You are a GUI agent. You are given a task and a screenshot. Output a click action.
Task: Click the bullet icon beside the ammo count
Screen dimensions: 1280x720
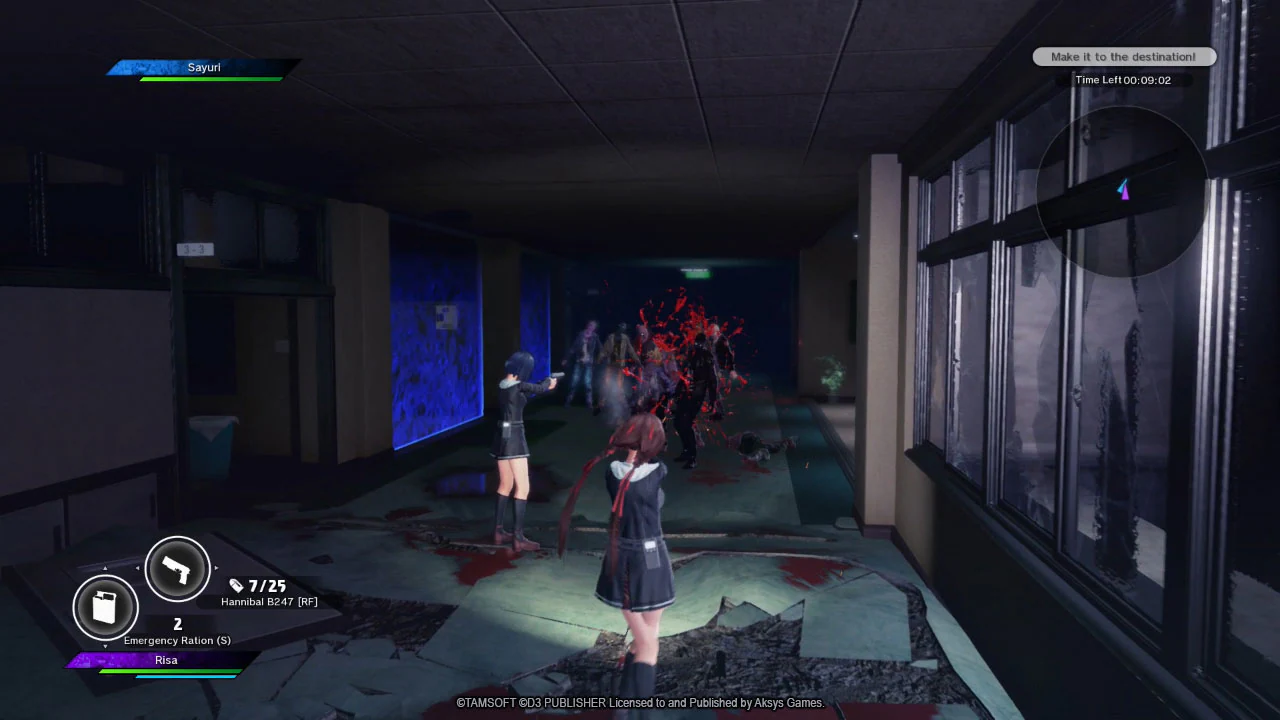click(236, 584)
